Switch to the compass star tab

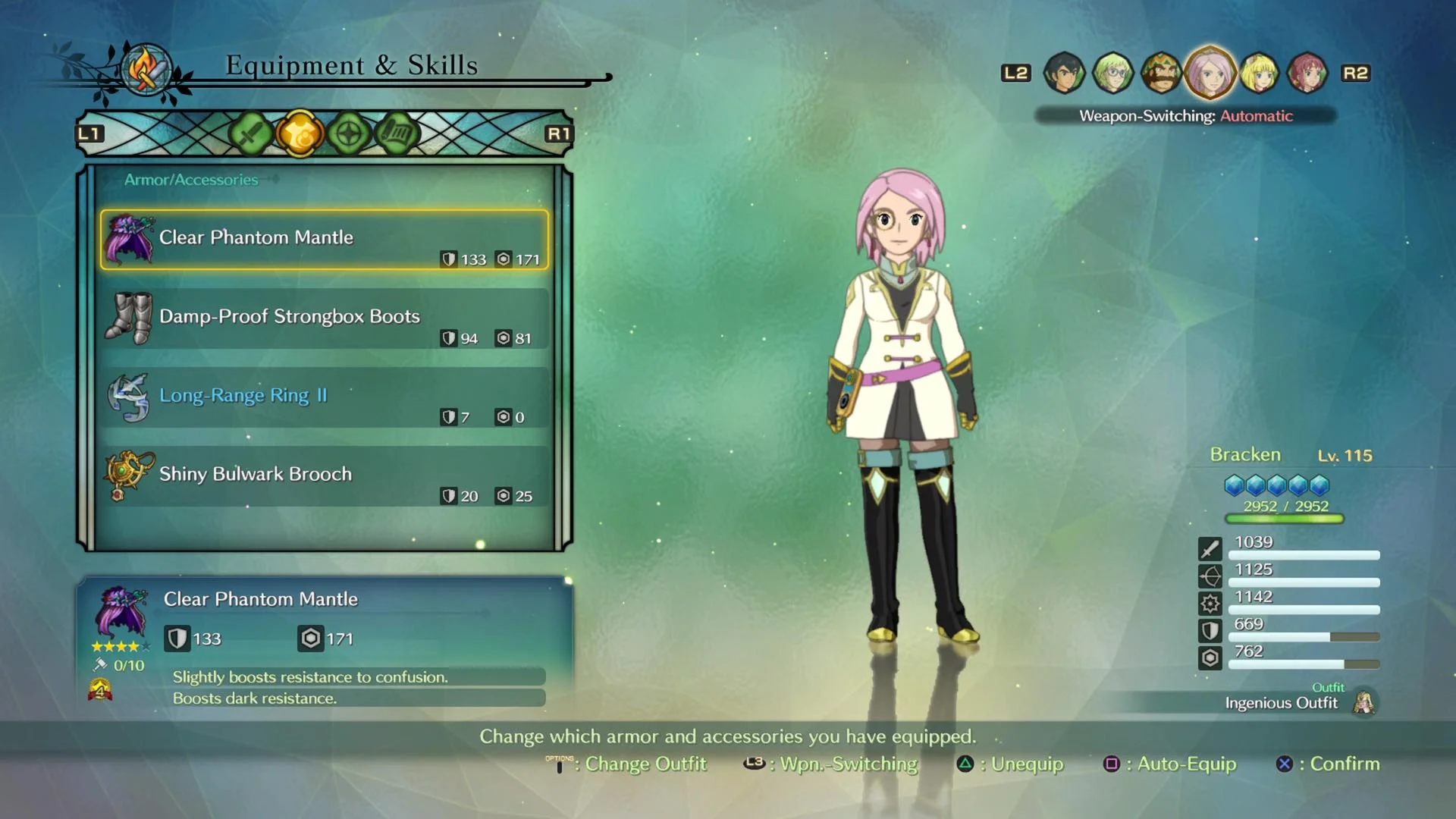[x=348, y=134]
